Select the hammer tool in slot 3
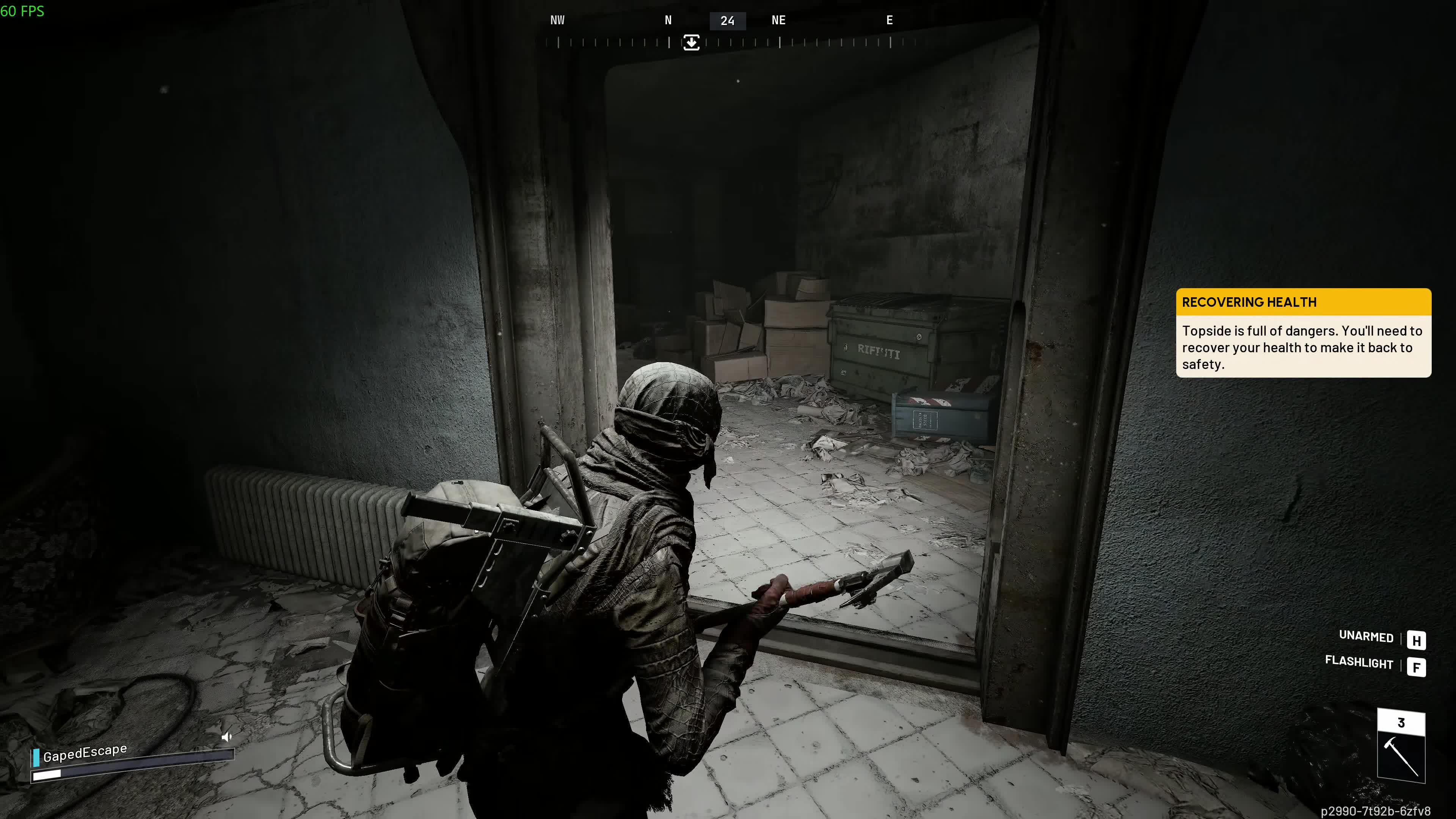 point(1401,756)
